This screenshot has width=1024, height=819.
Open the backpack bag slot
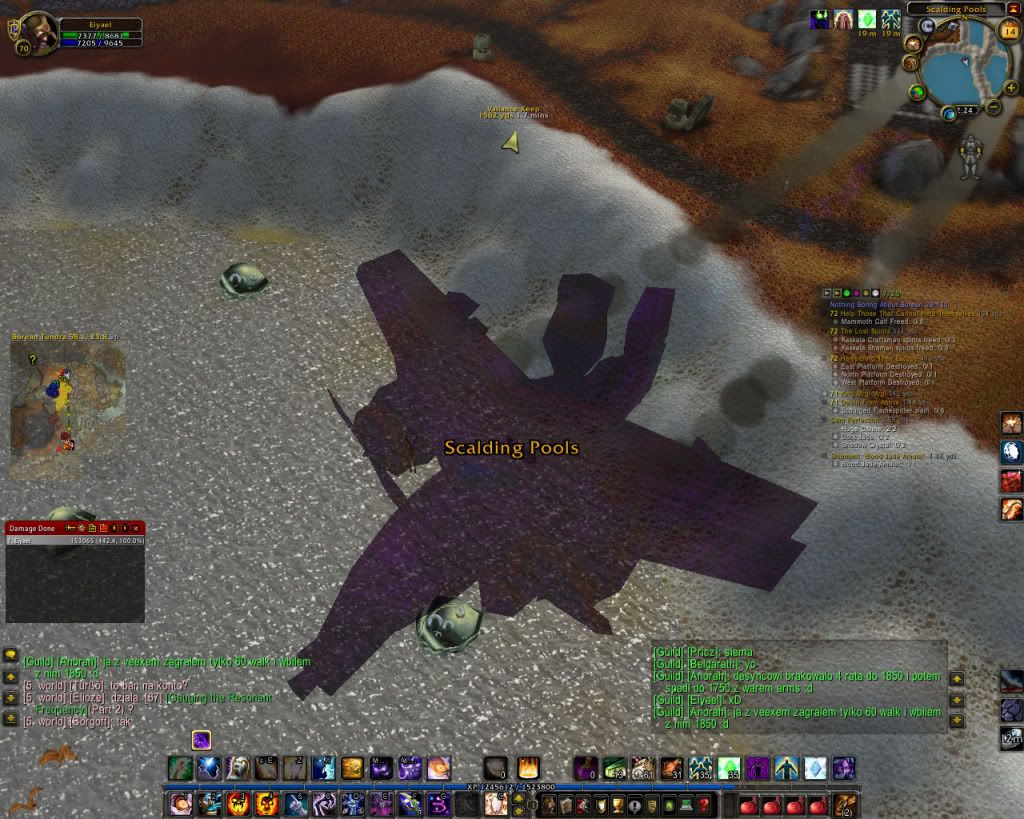pos(845,805)
